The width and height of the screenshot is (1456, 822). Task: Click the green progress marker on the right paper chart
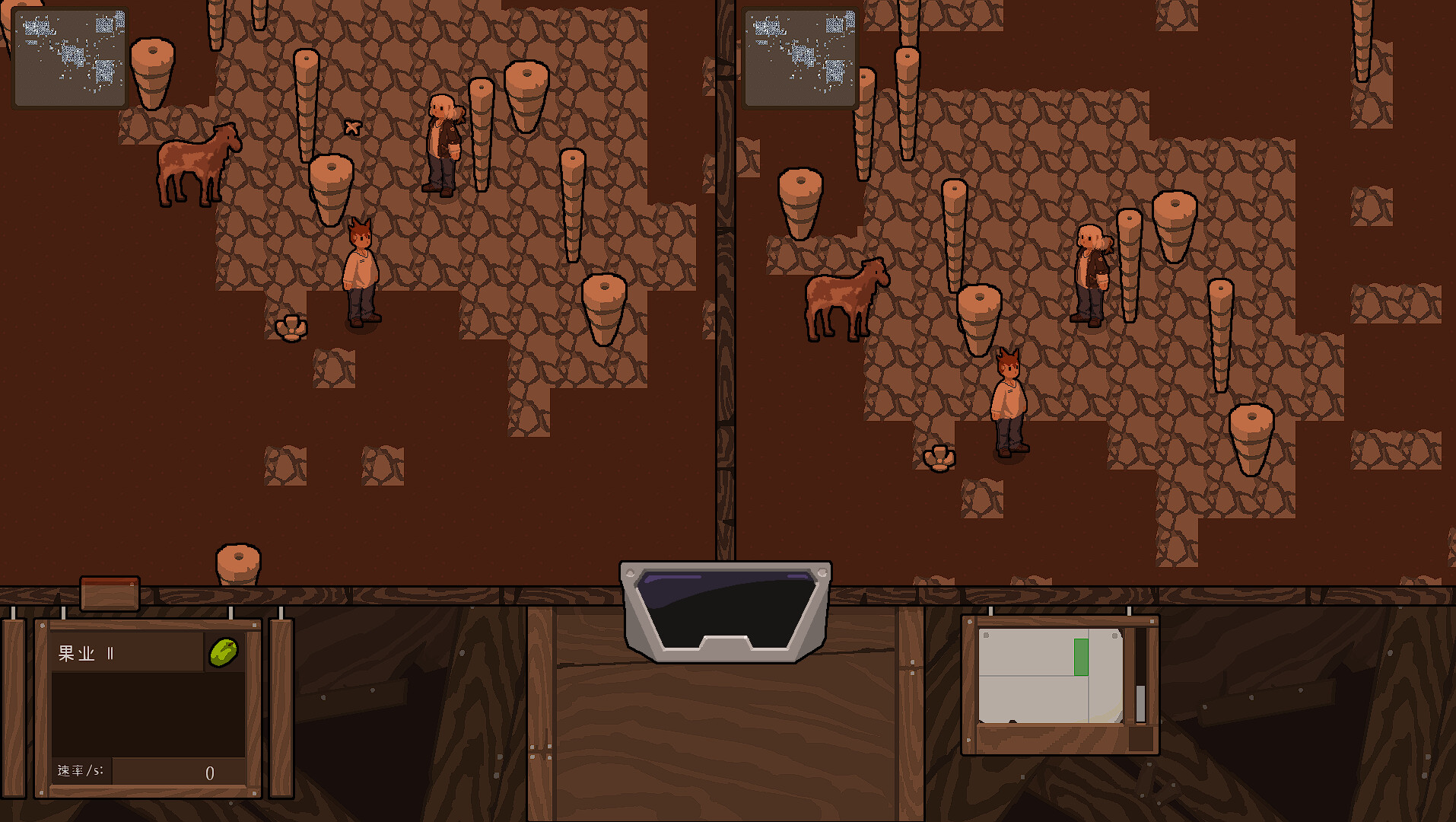point(1079,656)
